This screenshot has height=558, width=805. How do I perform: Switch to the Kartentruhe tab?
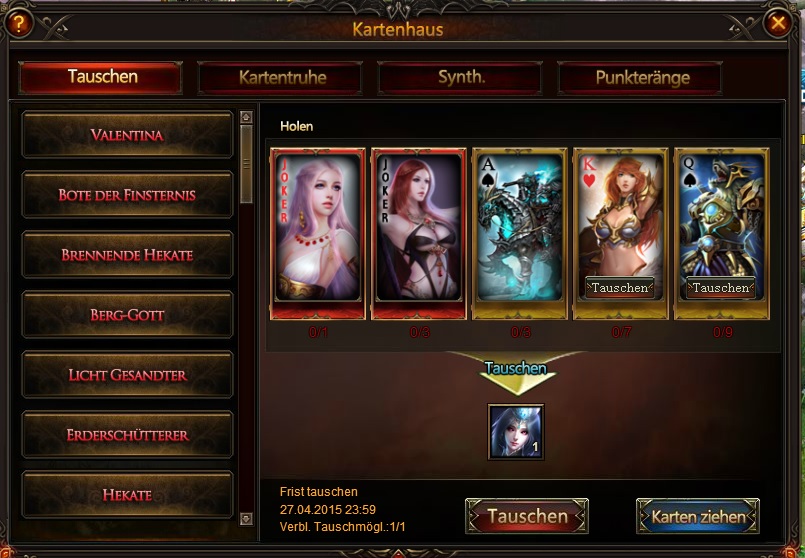pyautogui.click(x=282, y=77)
